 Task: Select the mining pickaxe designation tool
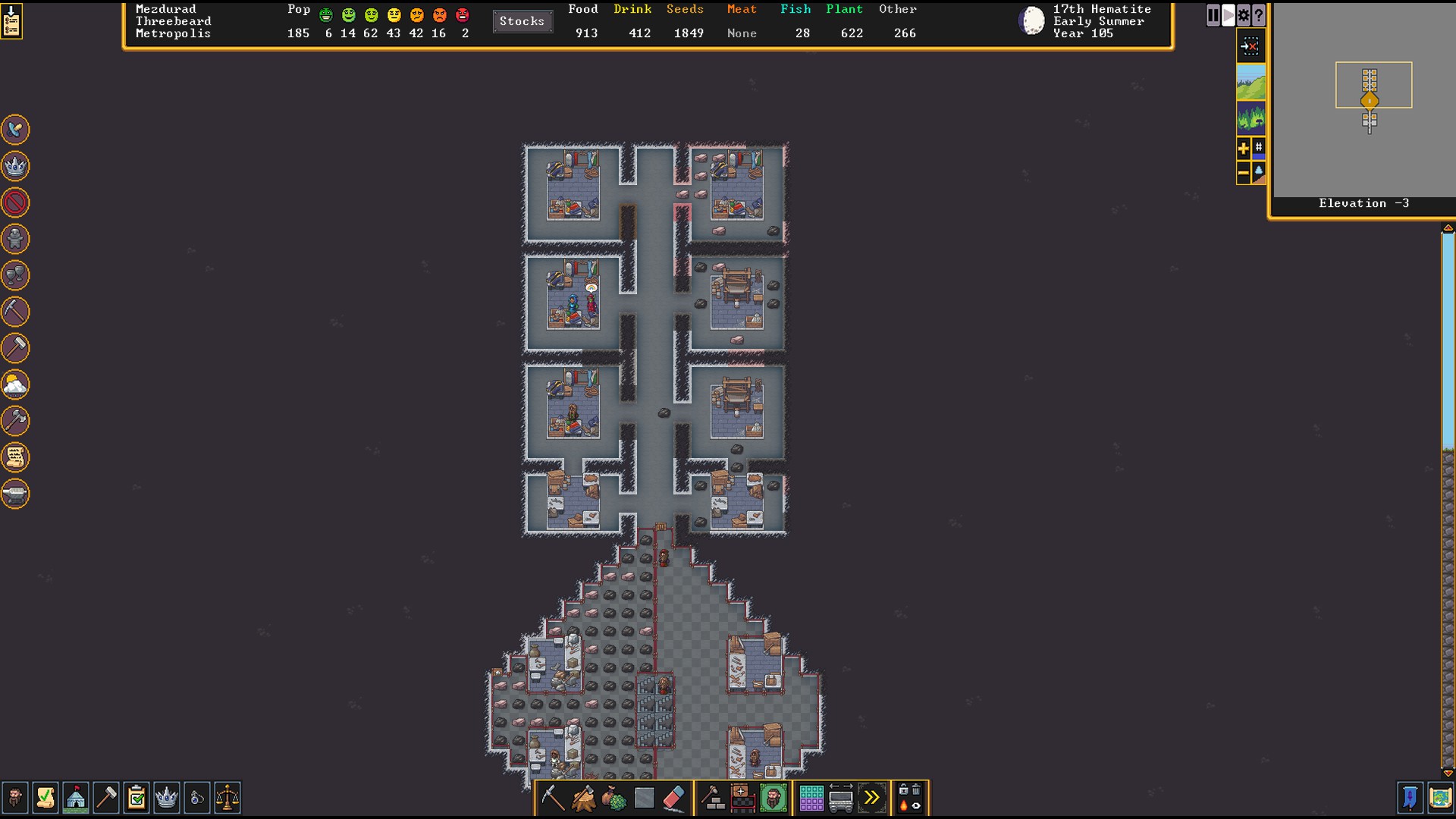(553, 798)
